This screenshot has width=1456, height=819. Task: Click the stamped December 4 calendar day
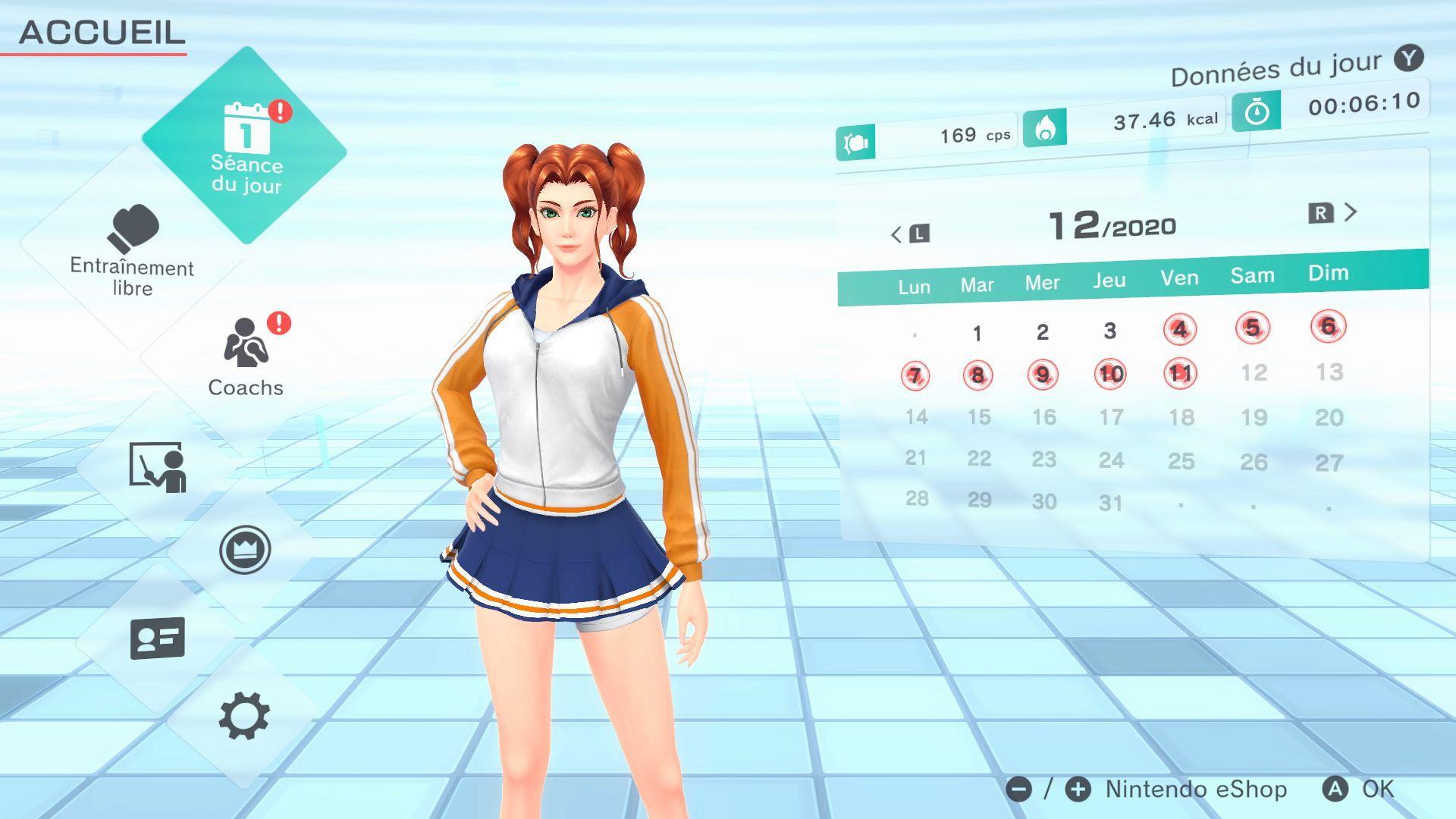tap(1180, 326)
